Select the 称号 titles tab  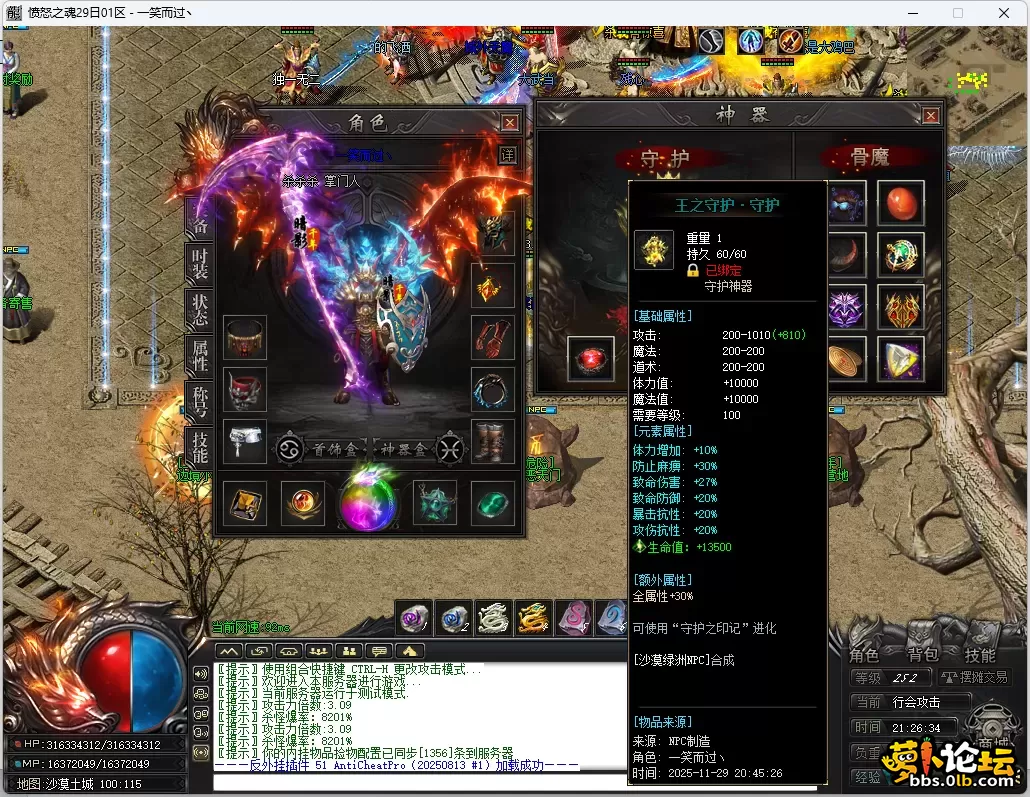(200, 400)
